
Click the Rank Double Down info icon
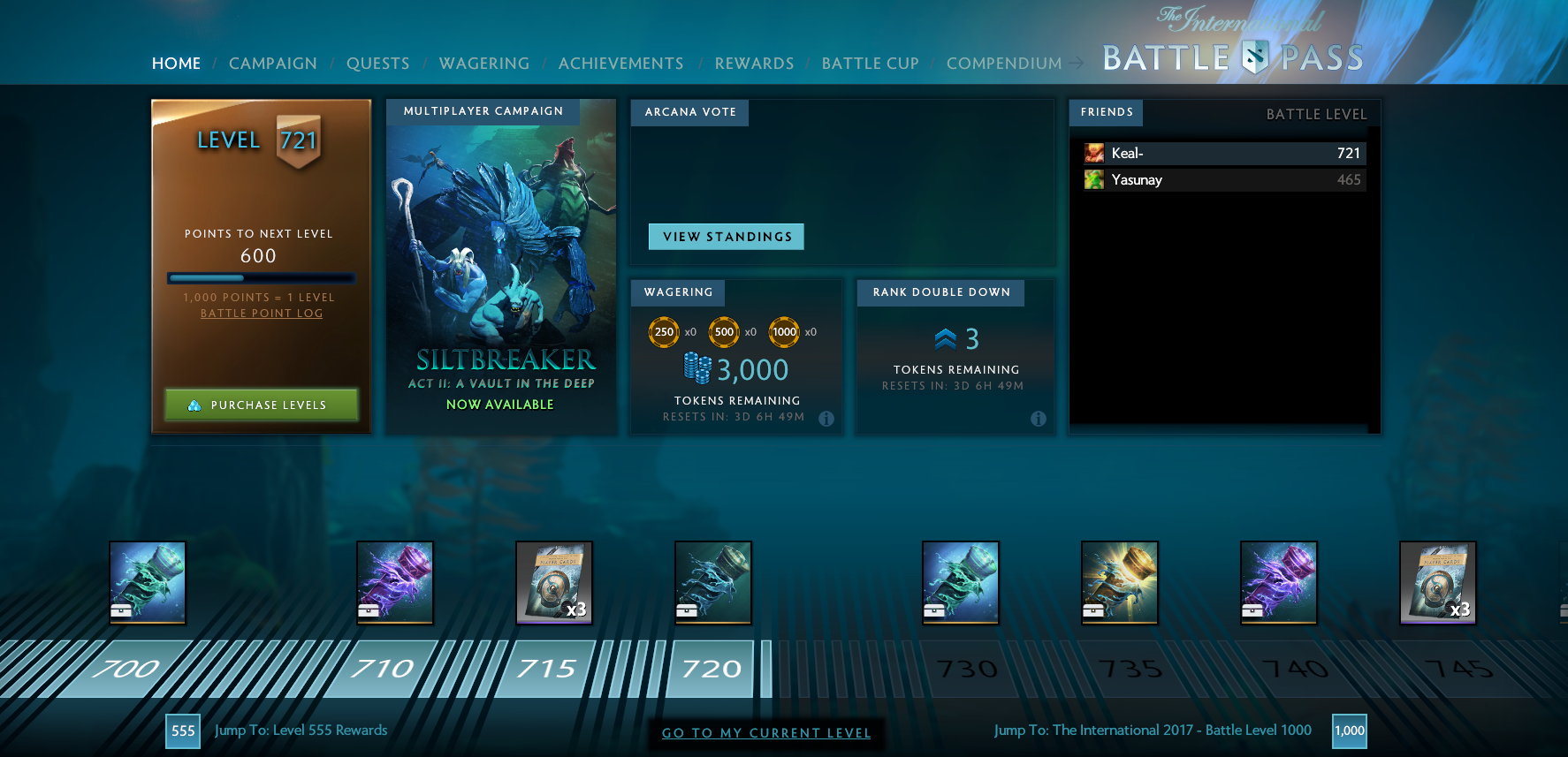tap(1039, 420)
